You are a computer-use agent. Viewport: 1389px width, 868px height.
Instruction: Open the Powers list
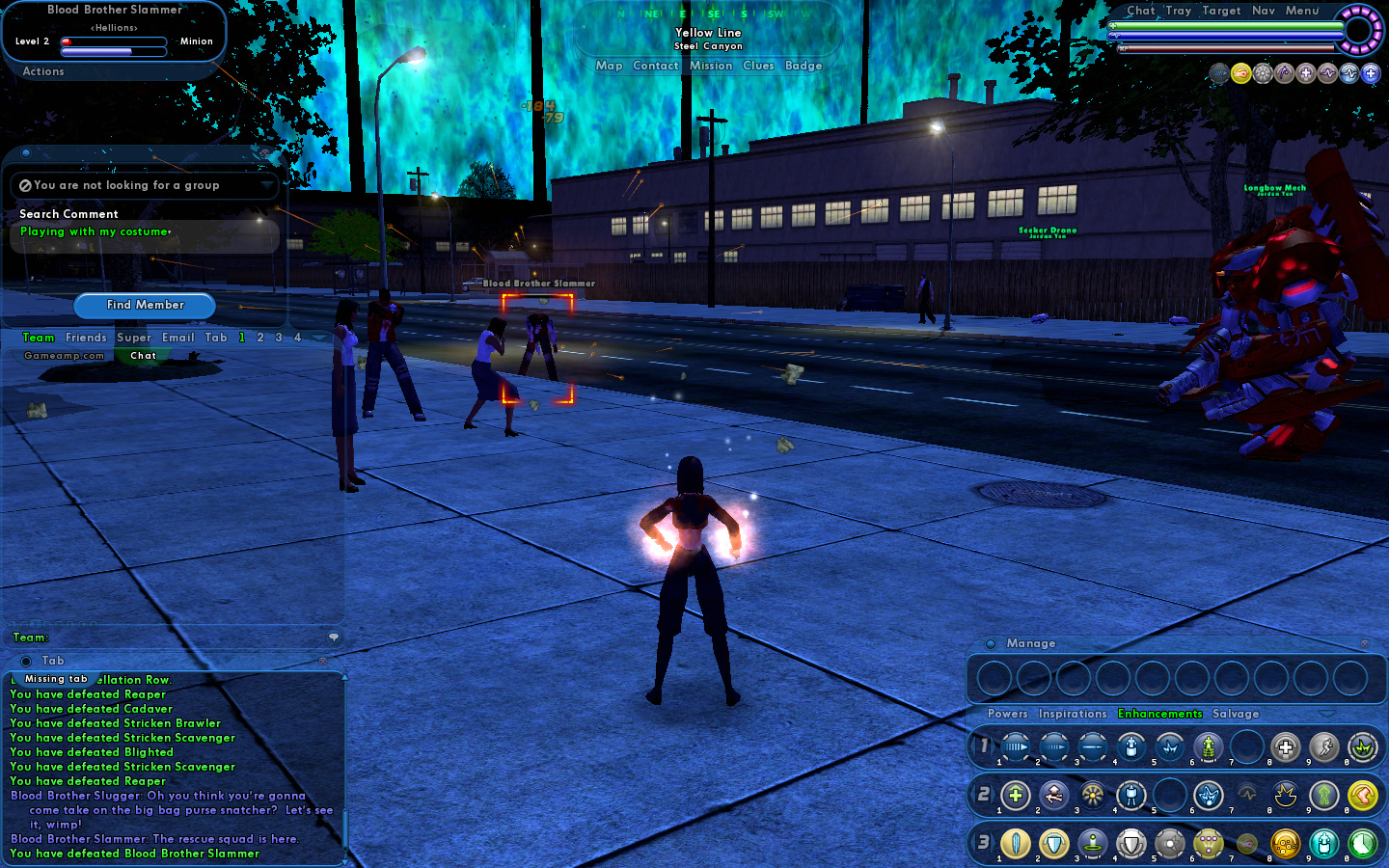pos(1007,714)
